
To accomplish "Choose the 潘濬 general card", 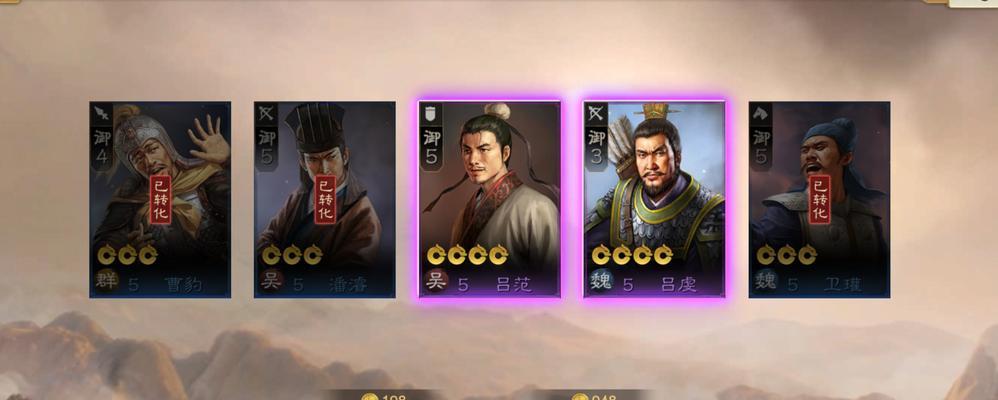I will (x=325, y=199).
